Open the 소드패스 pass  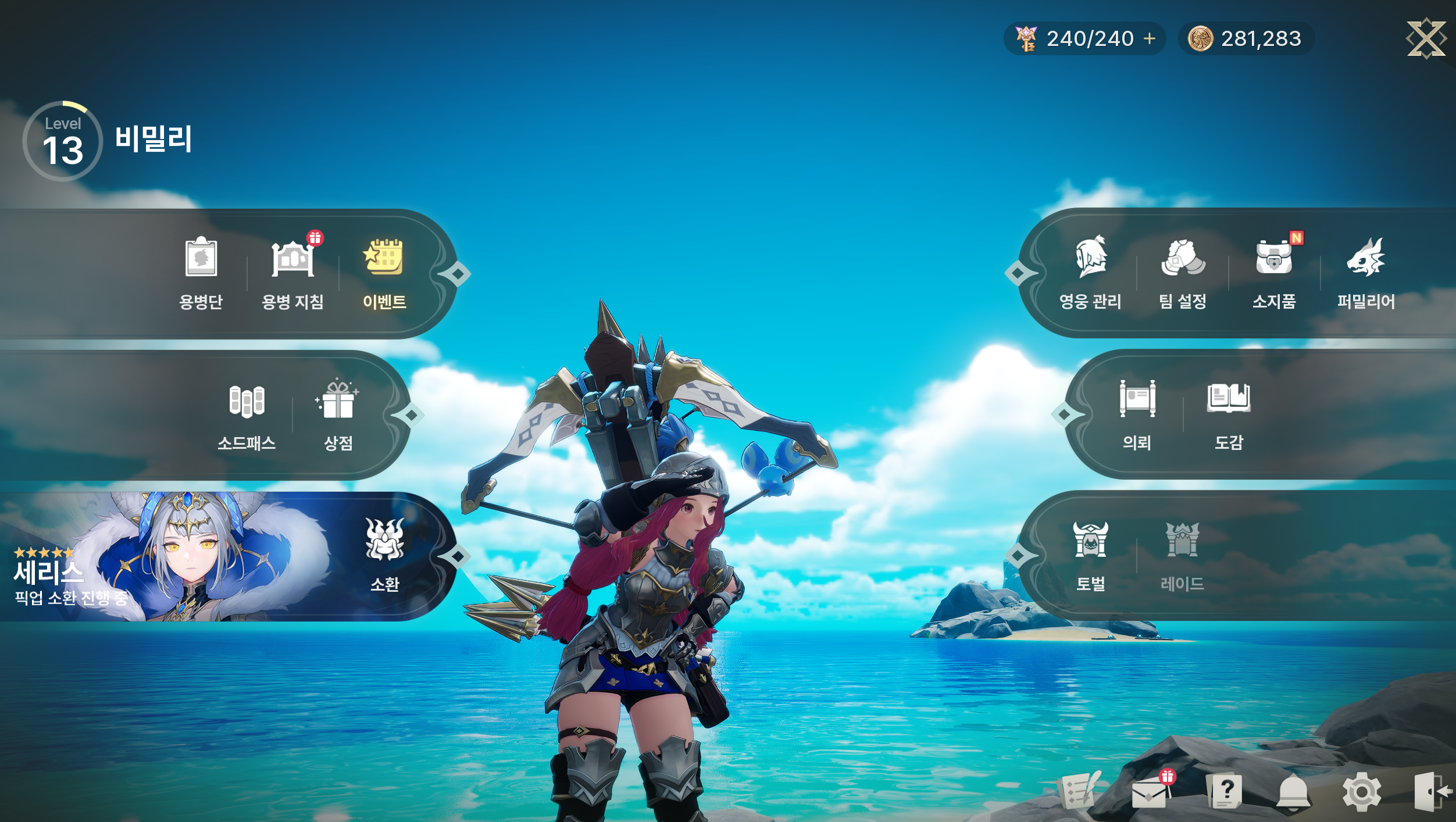[x=247, y=414]
